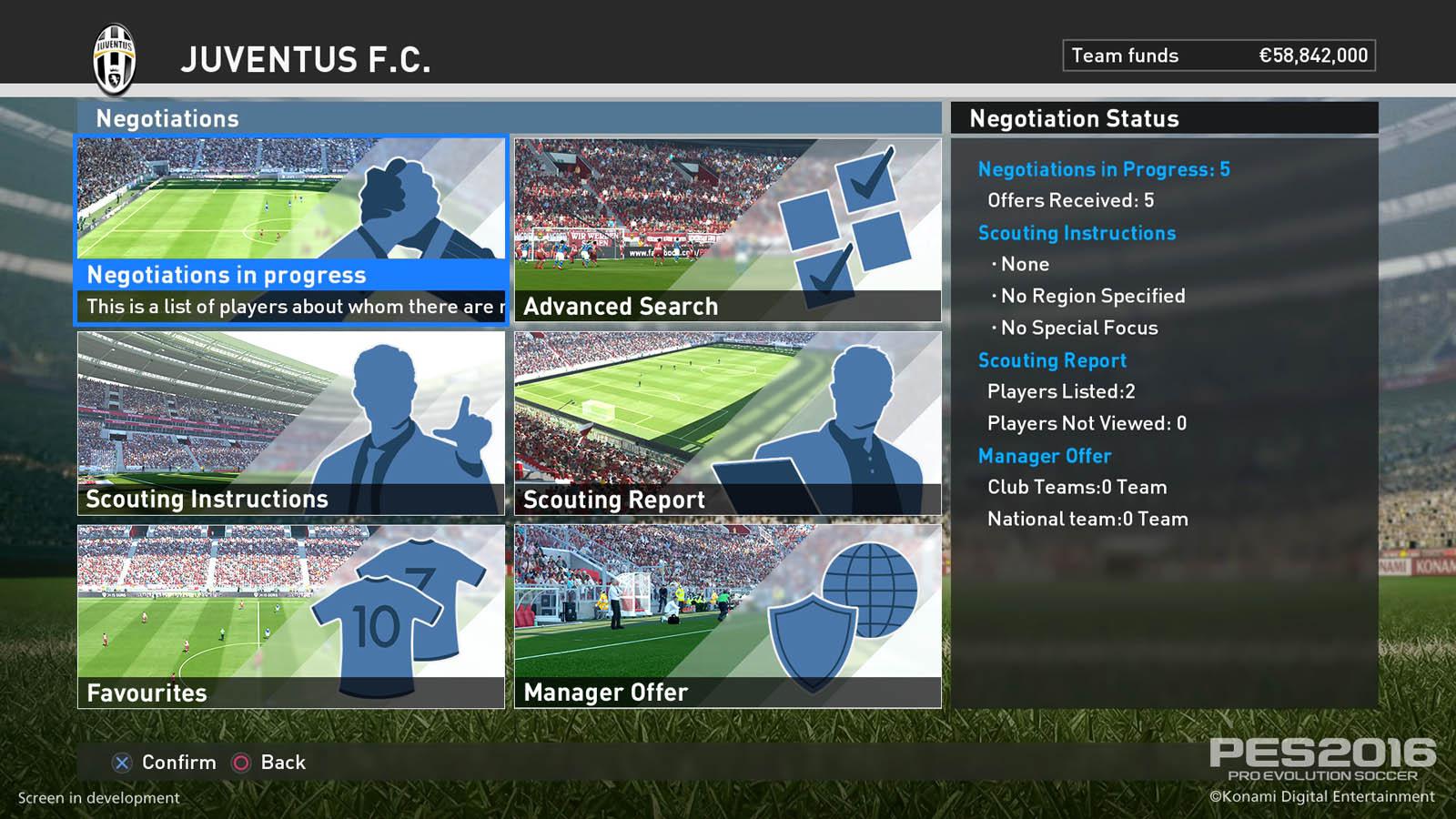Toggle the No Region Specified option

tap(1092, 296)
